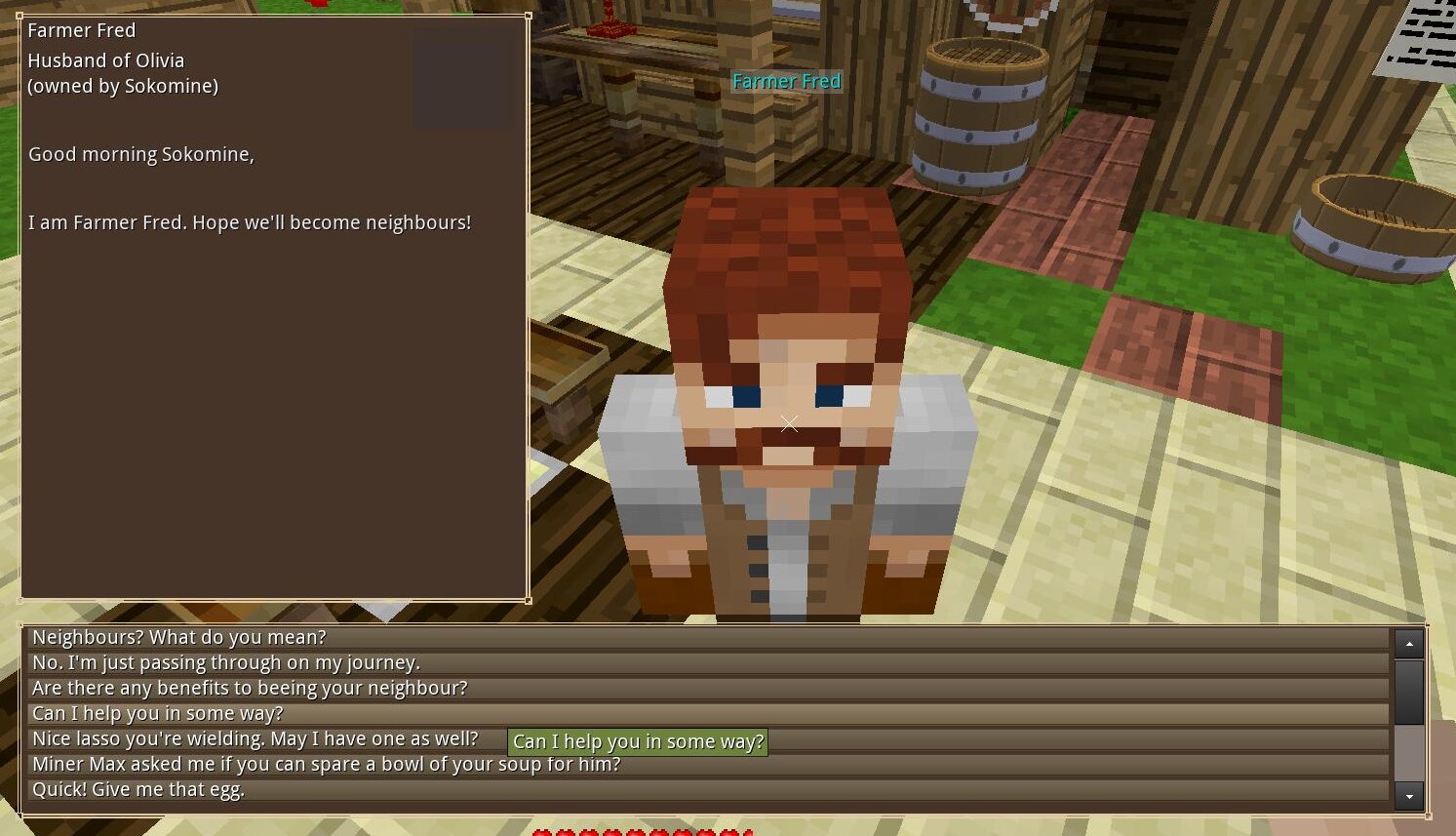Click the dialogue list scroll-up arrow
Screen dimensions: 1456x836
[x=1409, y=644]
